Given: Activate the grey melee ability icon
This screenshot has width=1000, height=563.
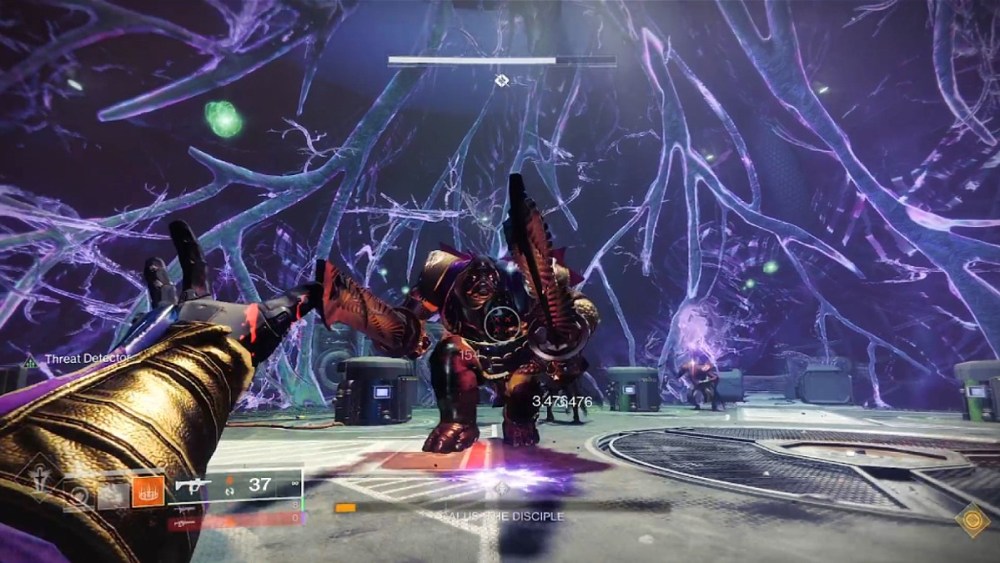Looking at the screenshot, I should point(111,492).
